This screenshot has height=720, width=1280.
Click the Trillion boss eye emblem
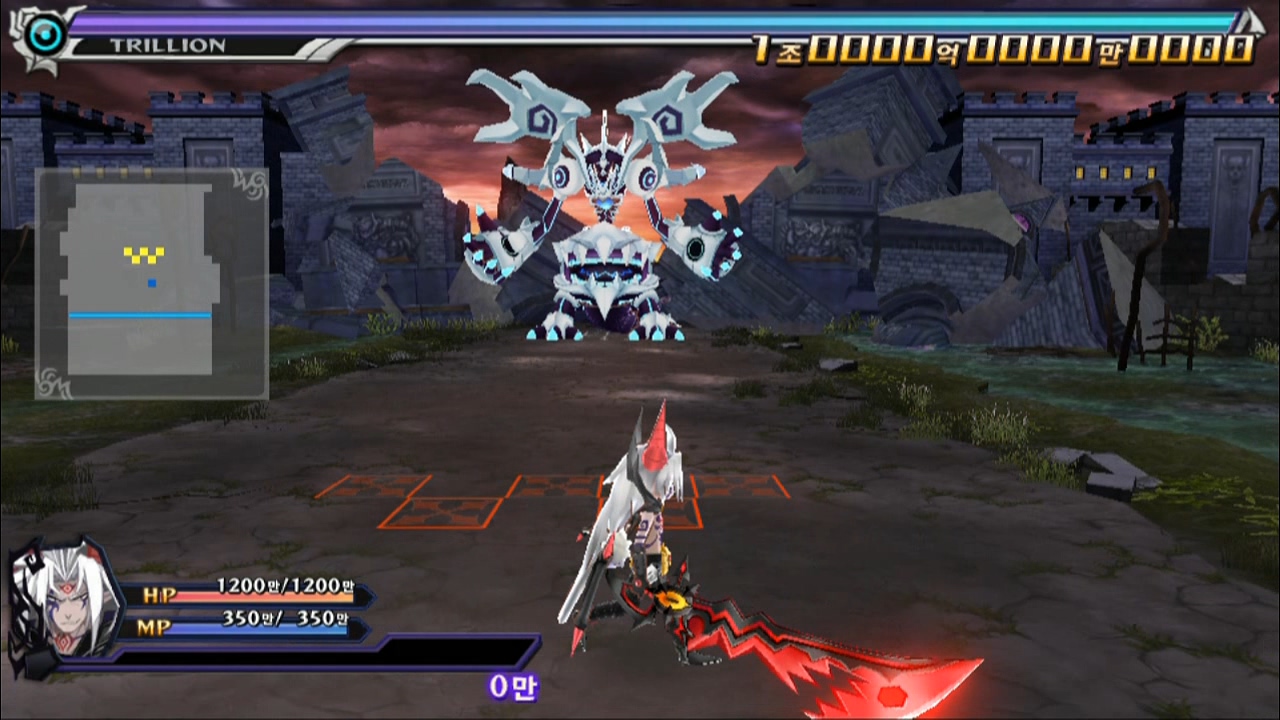point(45,37)
